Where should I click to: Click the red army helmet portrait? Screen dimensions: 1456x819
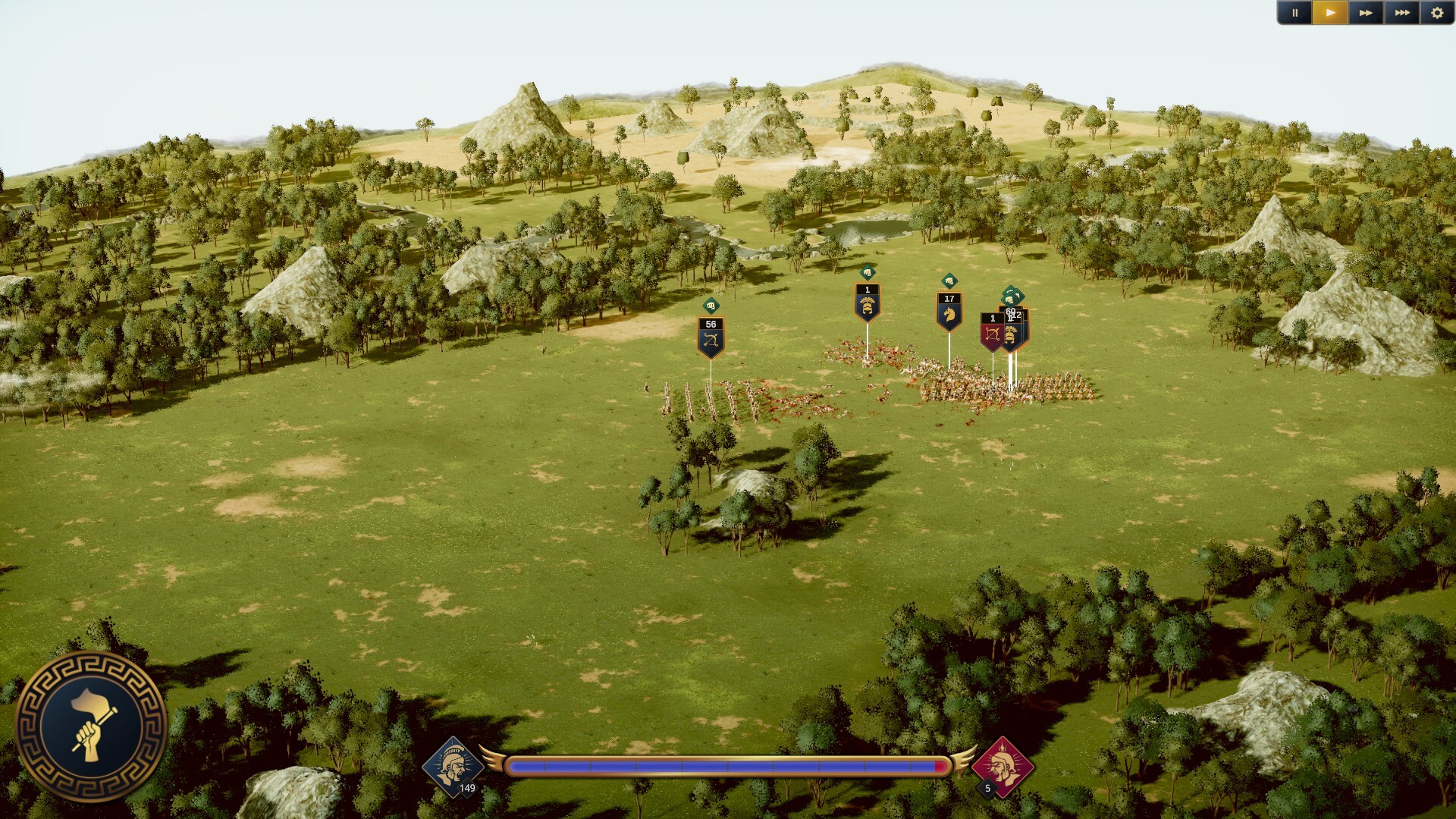click(x=1003, y=766)
